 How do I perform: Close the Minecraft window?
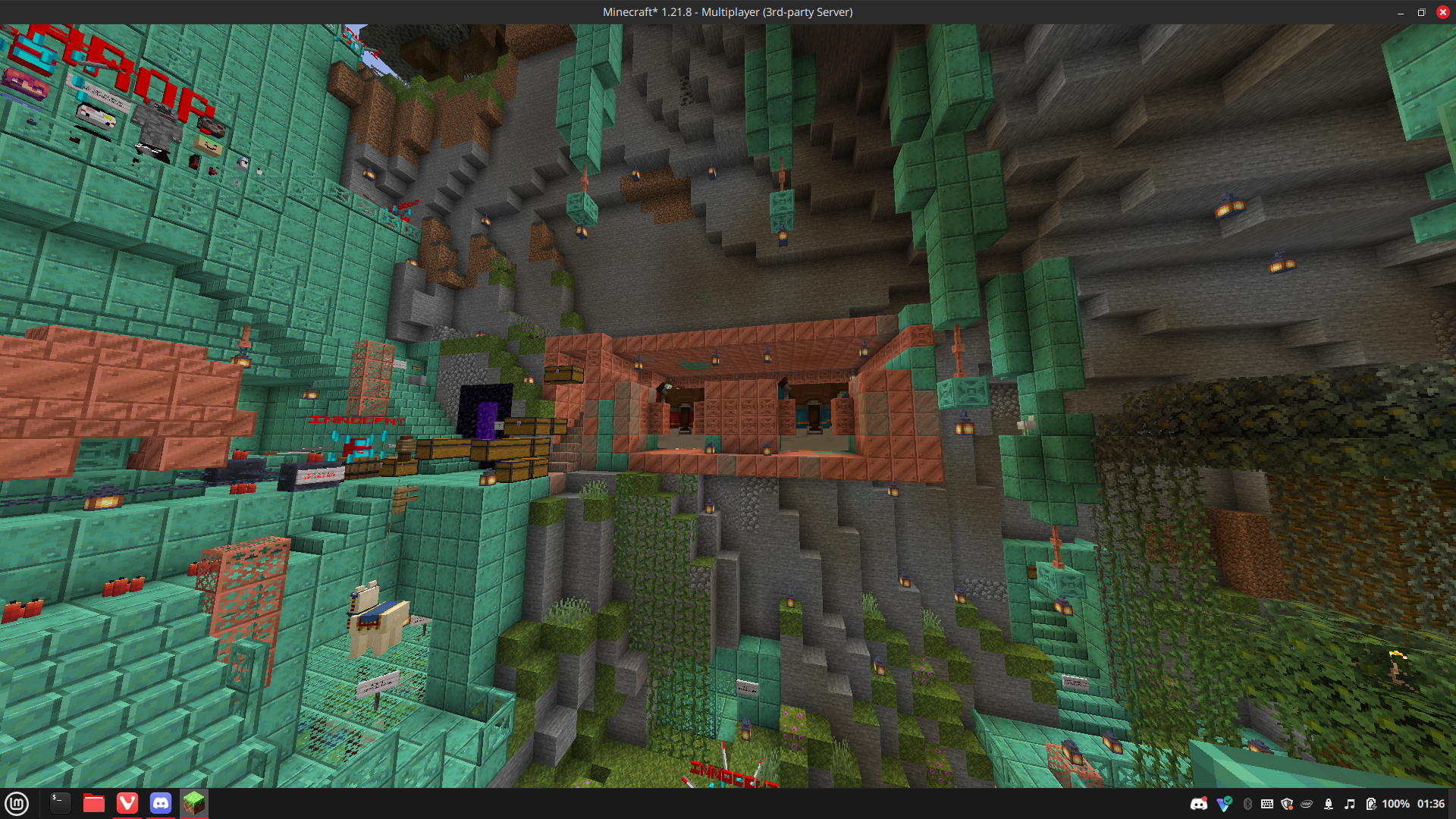pos(1442,12)
